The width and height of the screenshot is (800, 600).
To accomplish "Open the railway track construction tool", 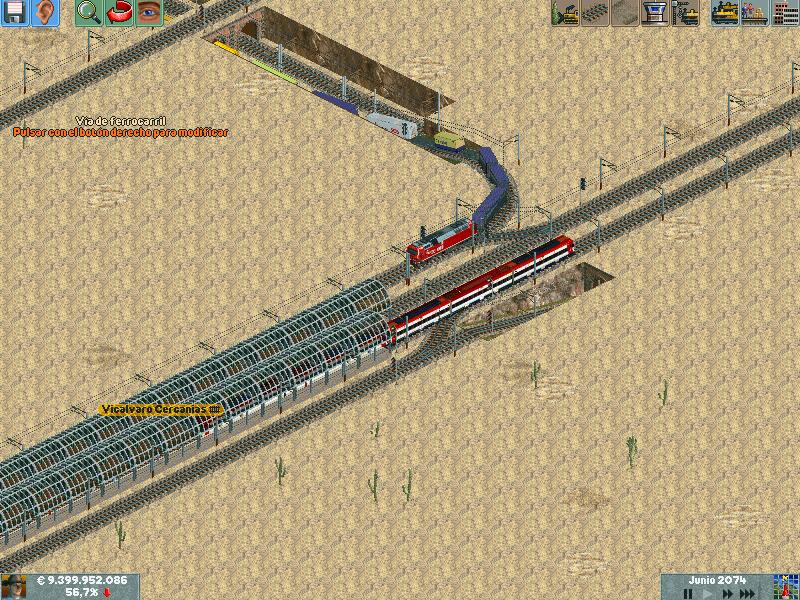I will click(x=595, y=13).
